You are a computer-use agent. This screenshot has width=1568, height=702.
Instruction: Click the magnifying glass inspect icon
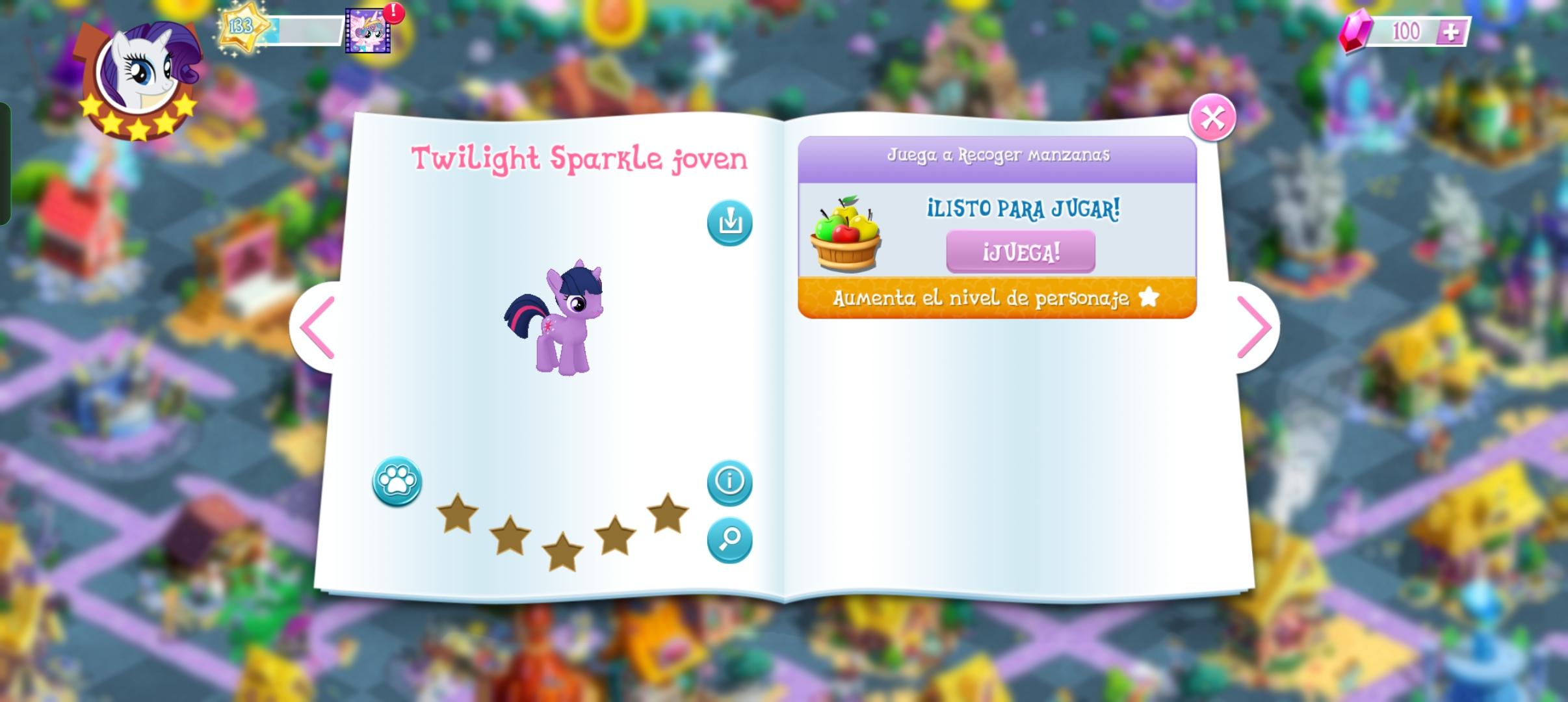coord(729,538)
